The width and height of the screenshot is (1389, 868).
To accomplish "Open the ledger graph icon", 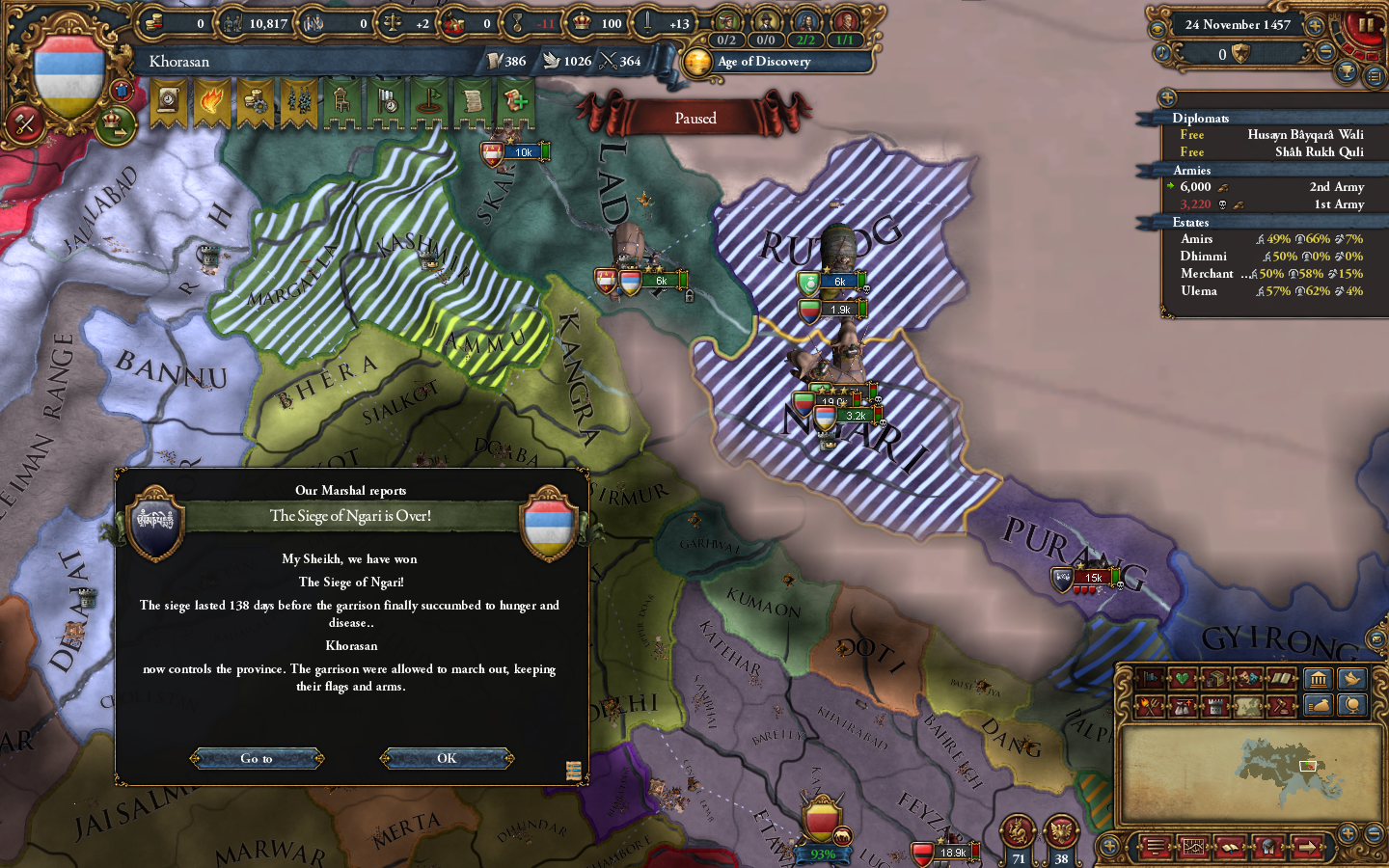I will [1194, 848].
